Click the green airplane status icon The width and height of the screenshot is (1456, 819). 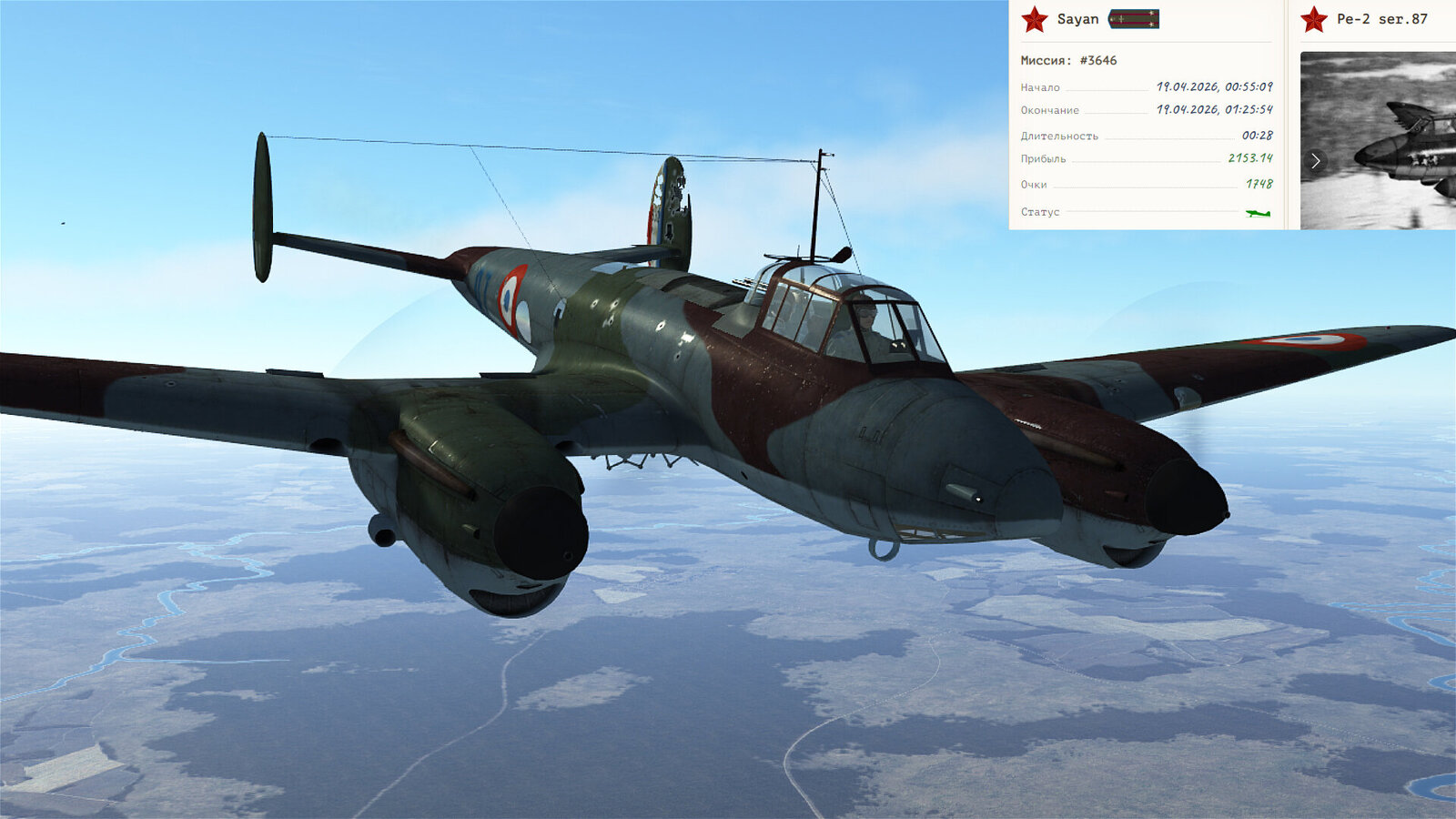pos(1258,213)
